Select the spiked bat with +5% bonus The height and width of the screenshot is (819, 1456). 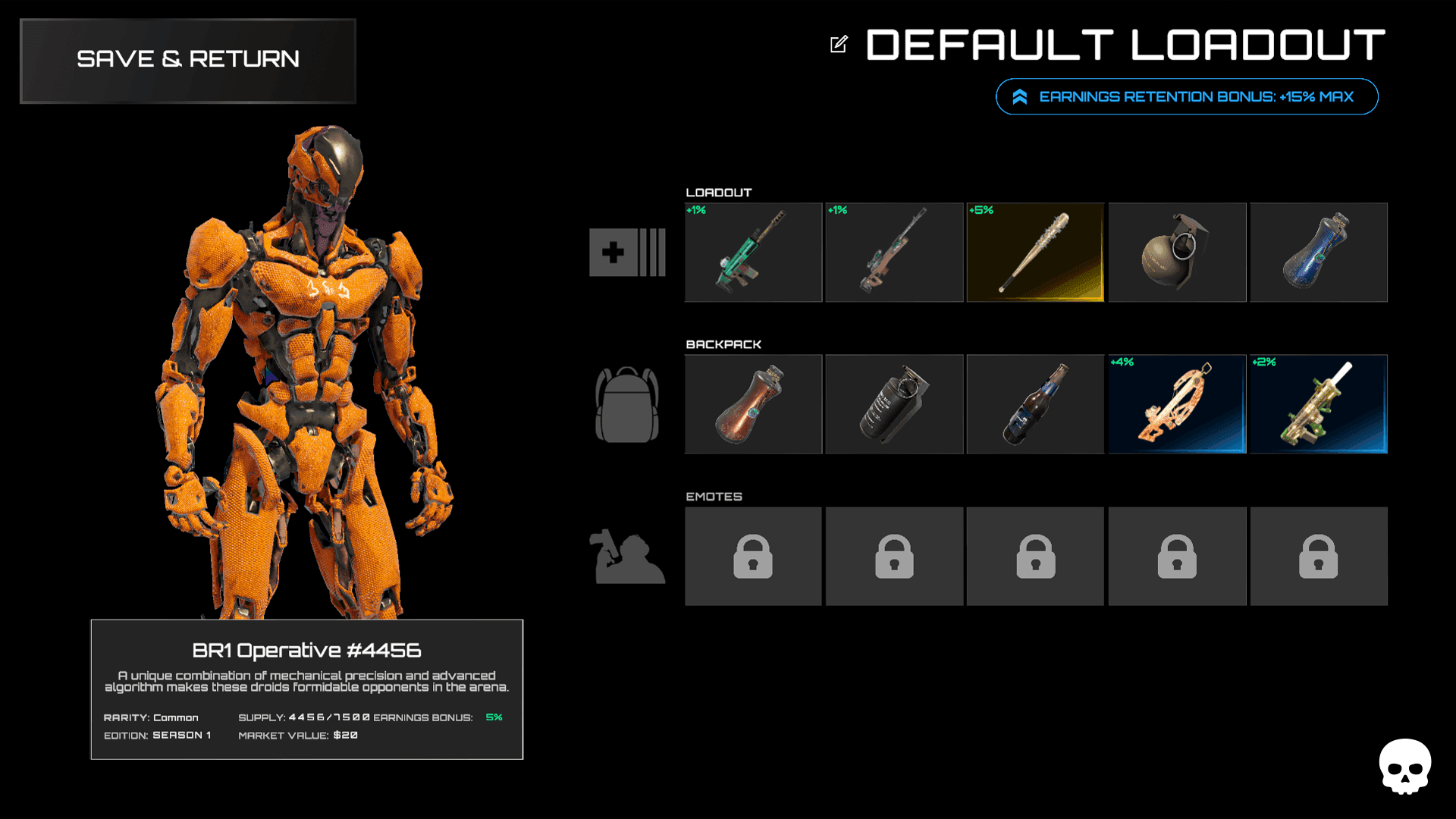point(1035,252)
